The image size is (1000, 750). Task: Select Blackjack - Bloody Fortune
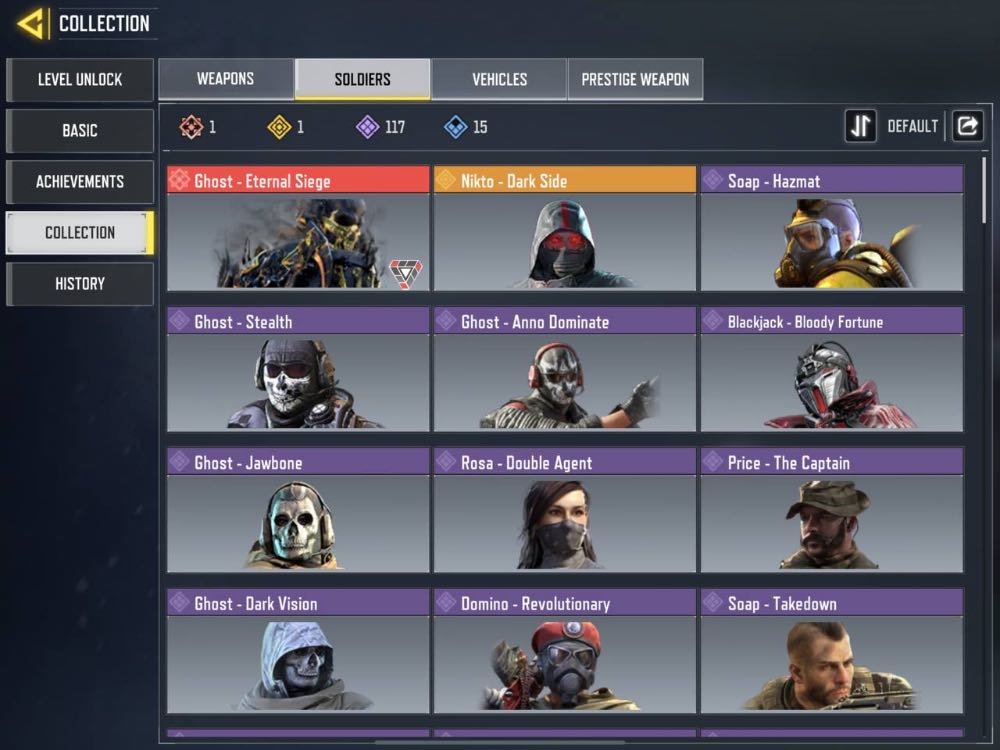click(x=832, y=369)
